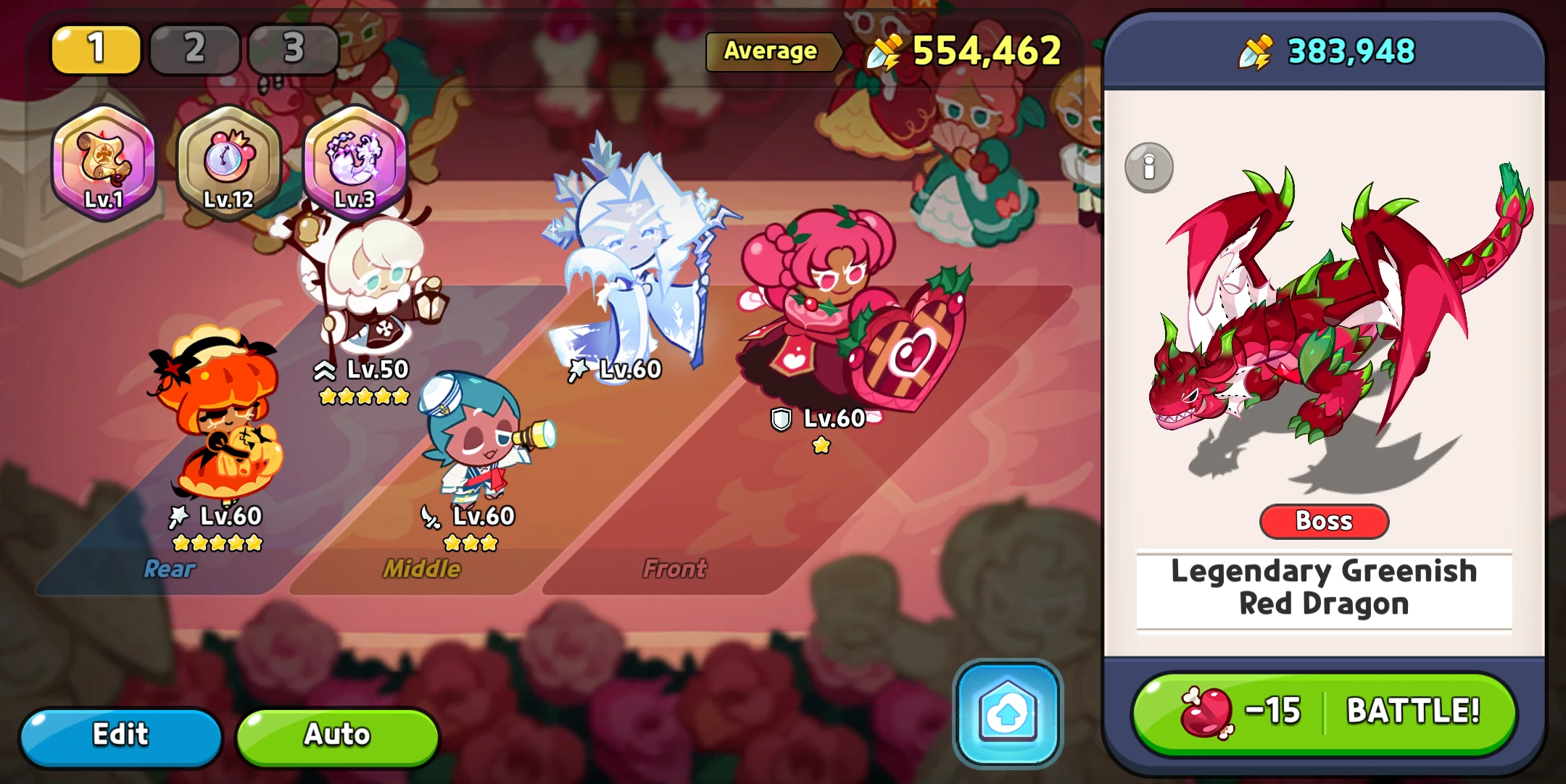
Task: Switch to team preset 2
Action: (x=194, y=49)
